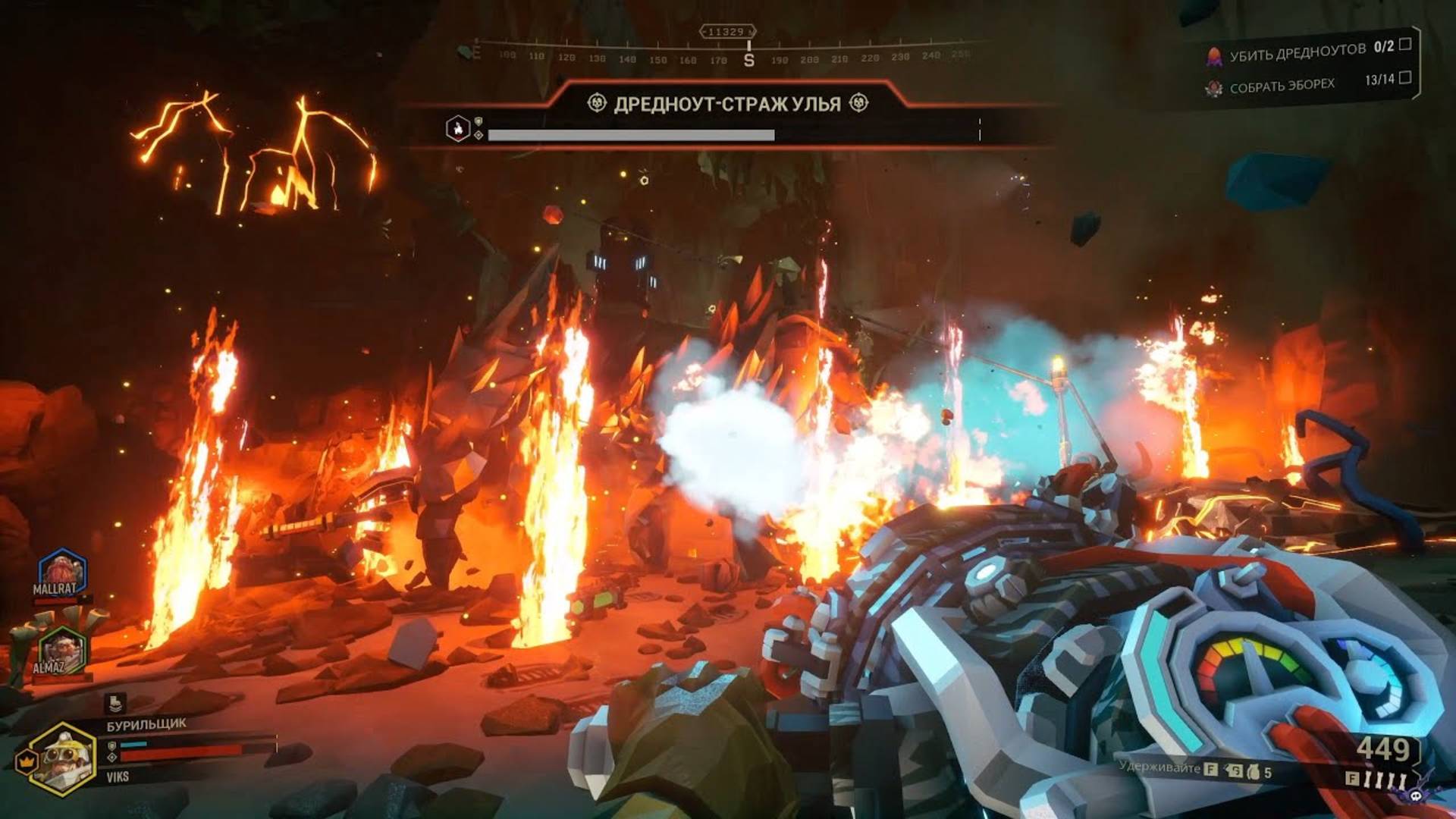Click teammate MALLRAT's portrait
Viewport: 1456px width, 819px height.
[x=61, y=573]
